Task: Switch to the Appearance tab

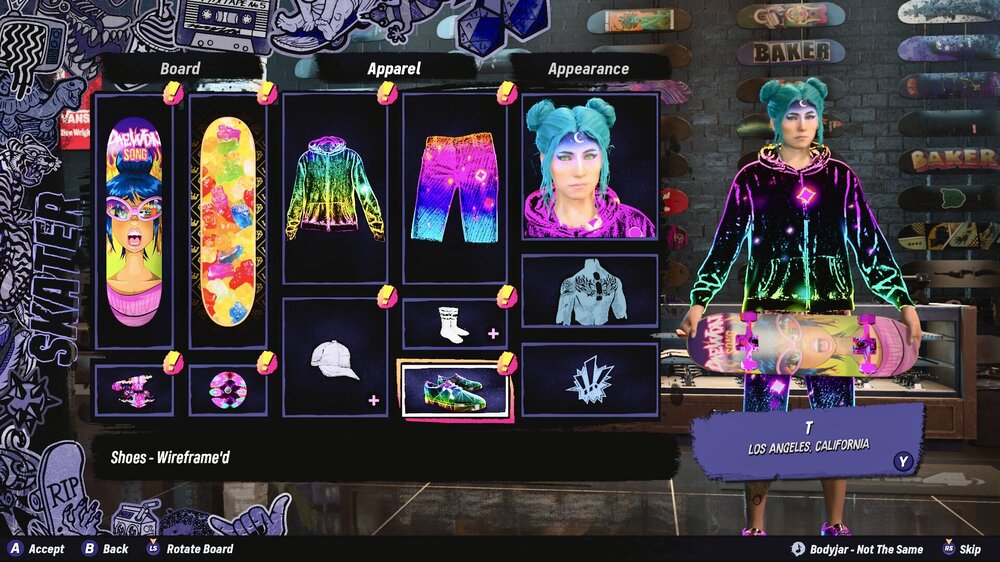Action: tap(588, 69)
